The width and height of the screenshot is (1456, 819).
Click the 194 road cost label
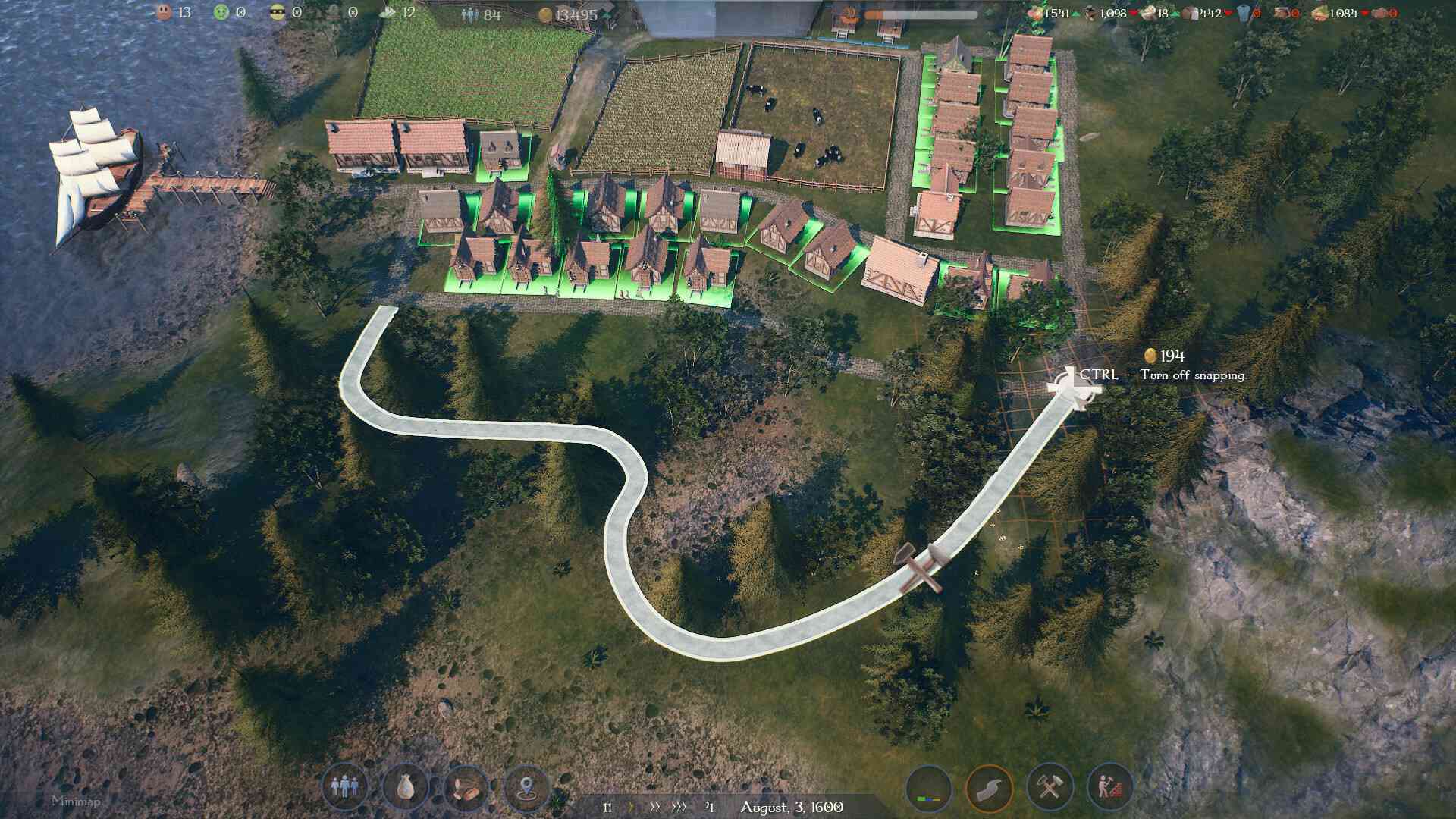click(x=1166, y=353)
